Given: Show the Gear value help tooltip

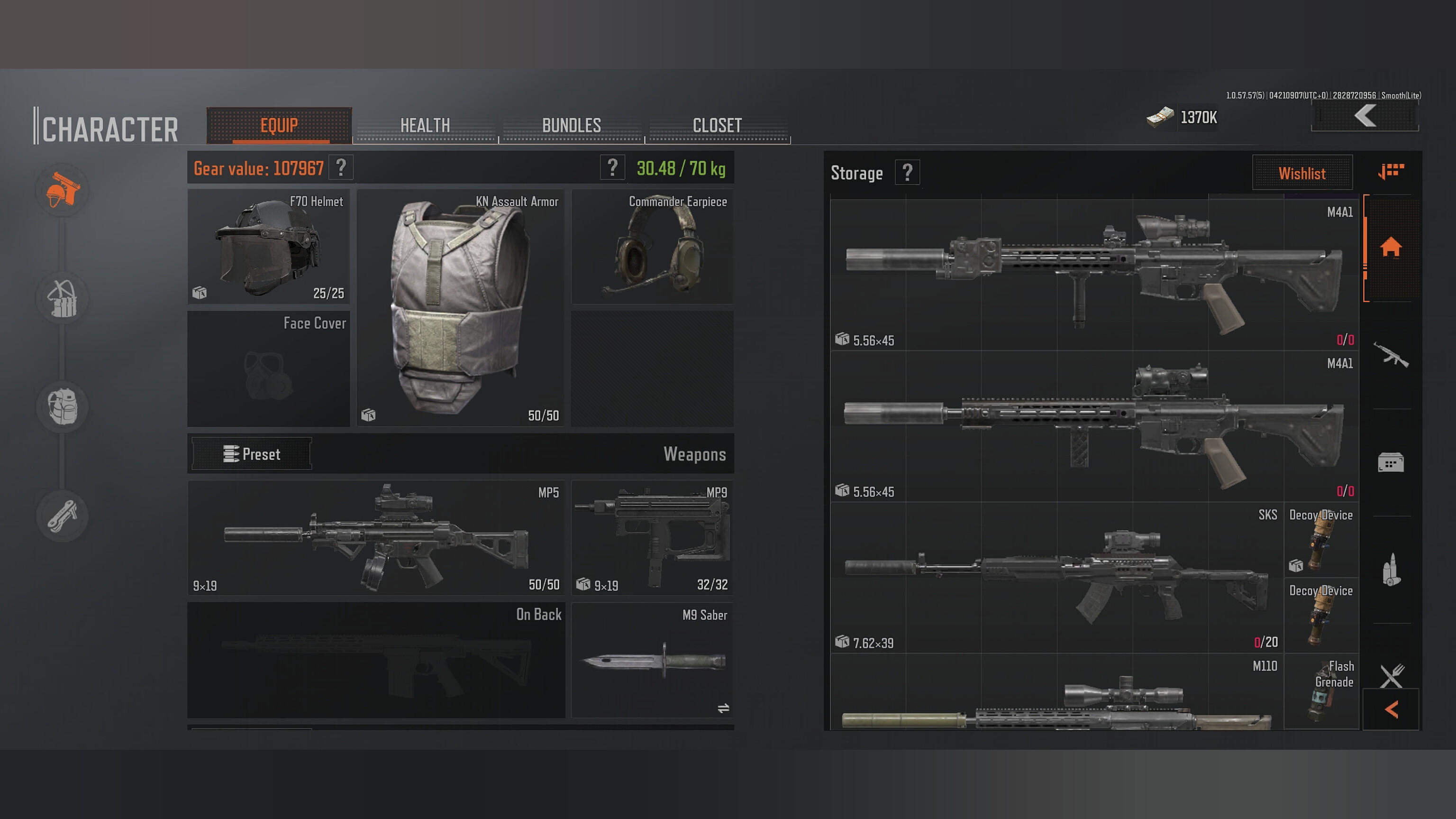Looking at the screenshot, I should click(341, 168).
